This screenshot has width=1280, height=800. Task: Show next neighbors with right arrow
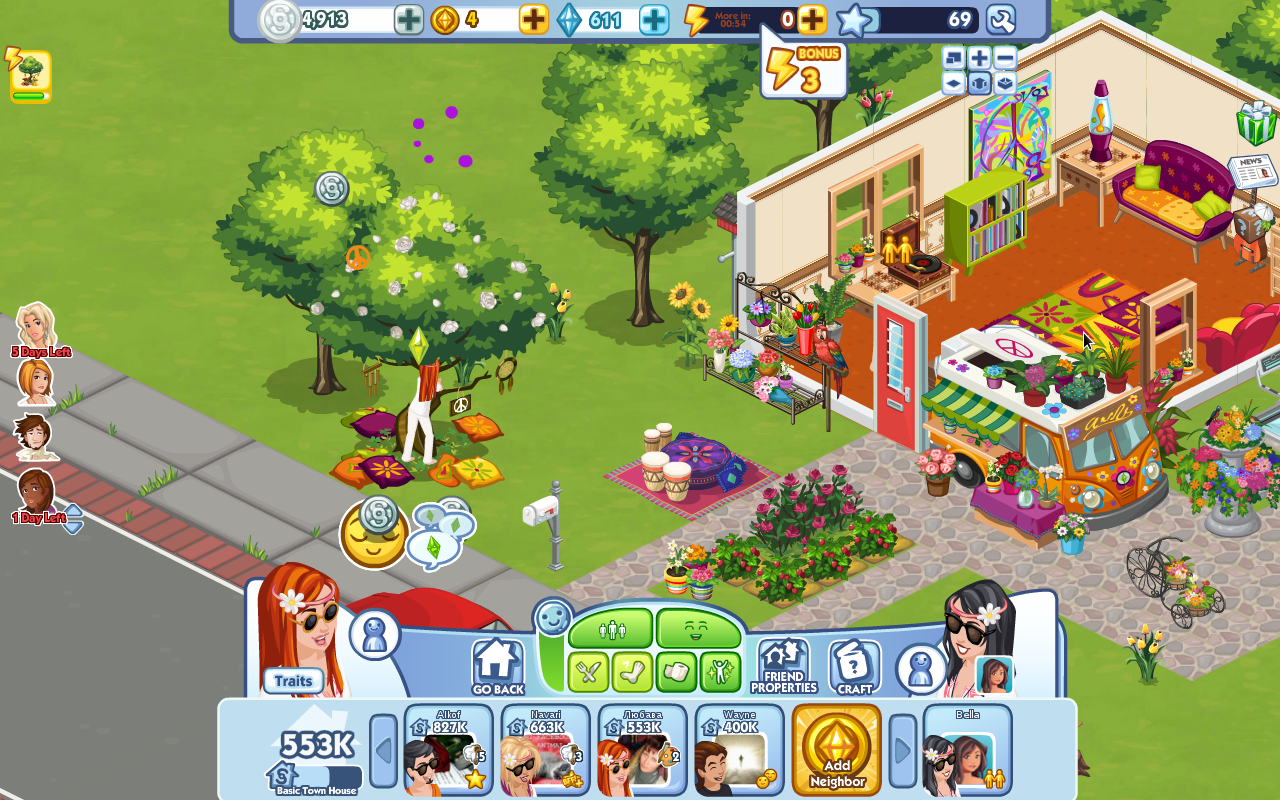tap(902, 750)
